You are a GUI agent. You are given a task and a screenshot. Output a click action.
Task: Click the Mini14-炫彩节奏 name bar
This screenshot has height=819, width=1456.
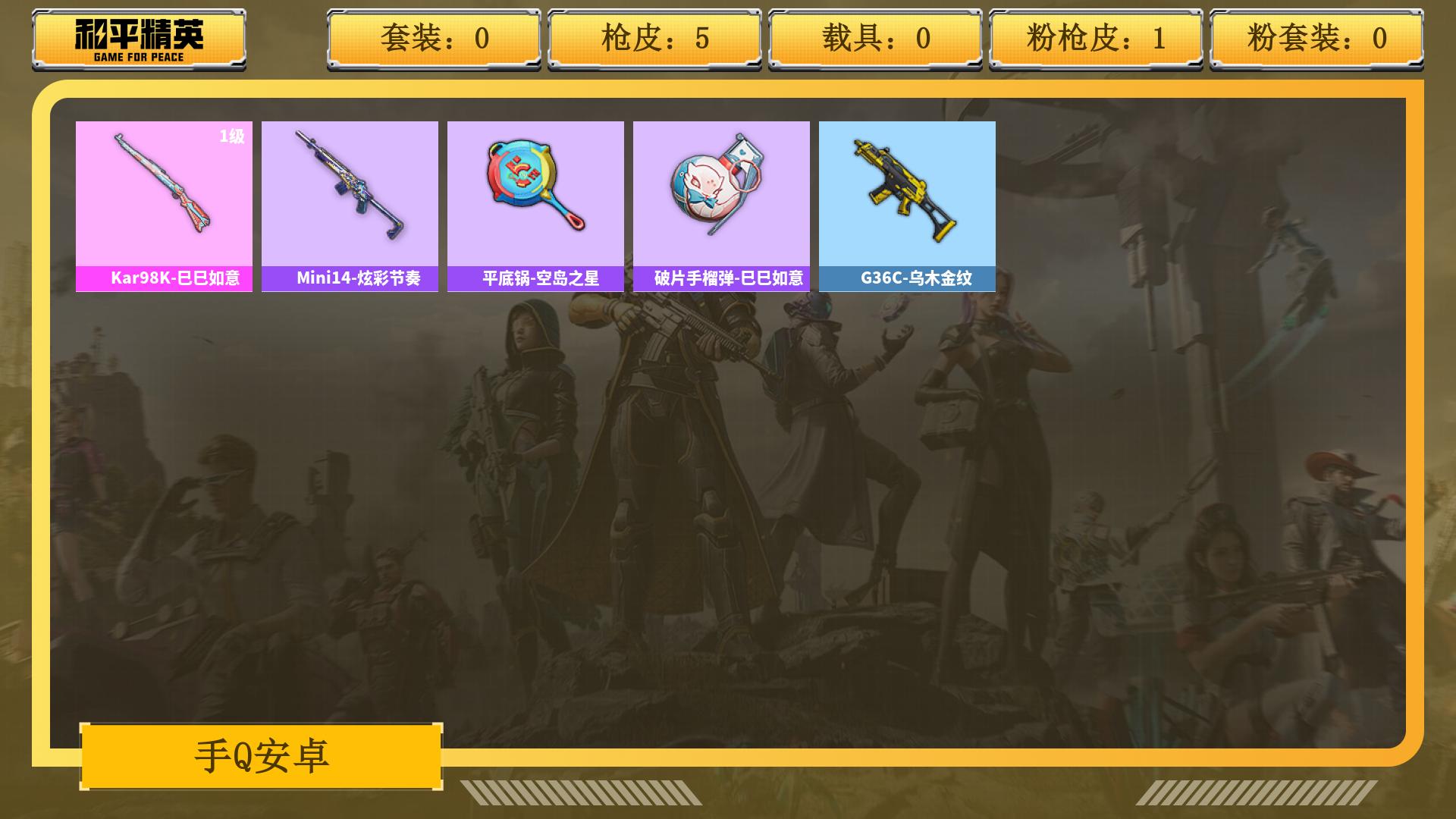click(x=350, y=279)
